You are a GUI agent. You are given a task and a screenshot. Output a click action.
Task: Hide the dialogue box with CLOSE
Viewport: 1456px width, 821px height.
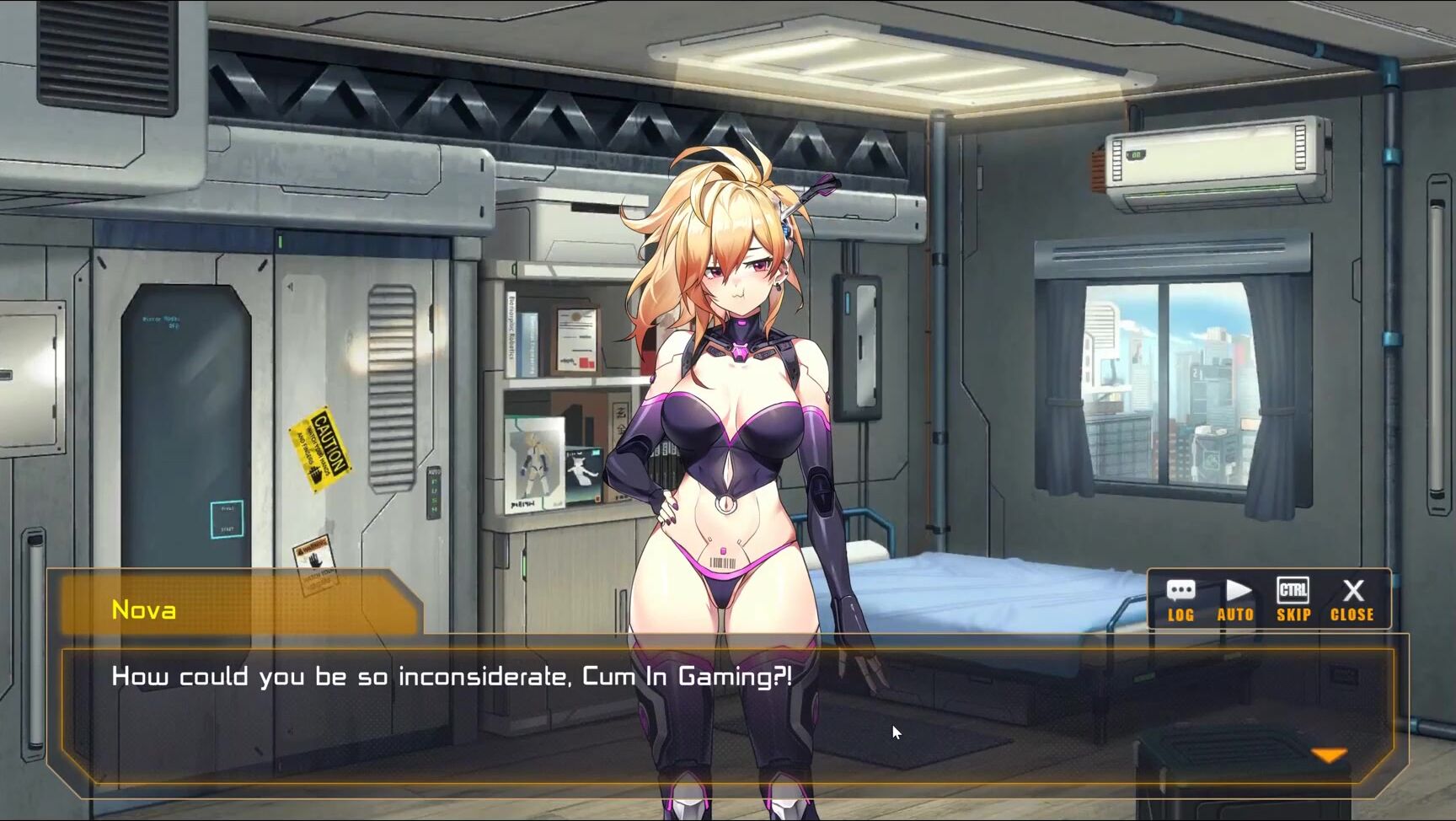[x=1352, y=600]
